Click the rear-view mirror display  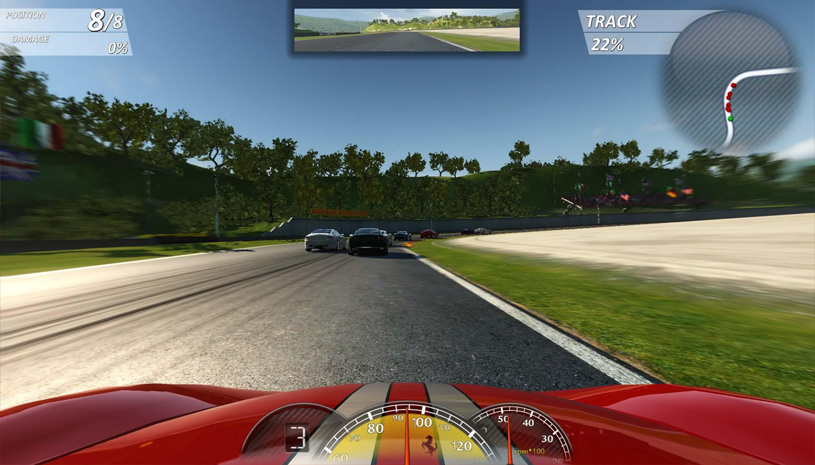[407, 30]
